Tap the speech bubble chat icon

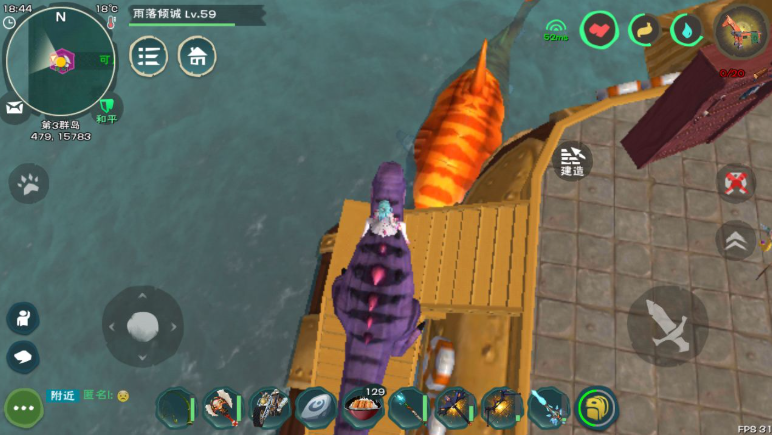[x=23, y=356]
